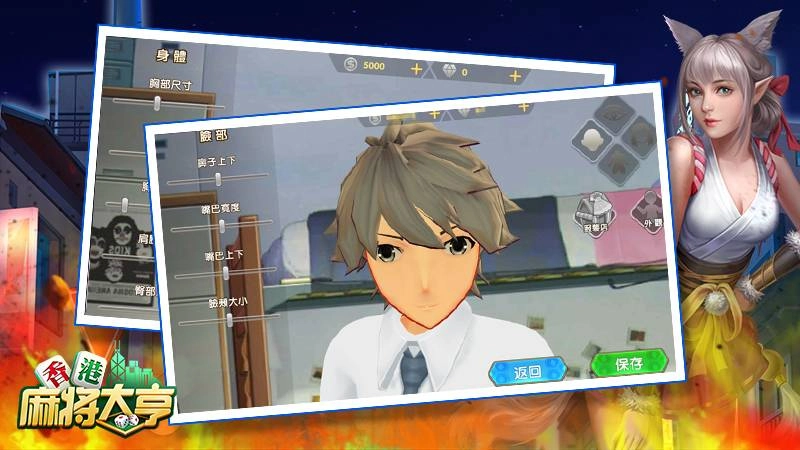Go back with the 返回 button
This screenshot has height=450, width=800.
coord(527,372)
